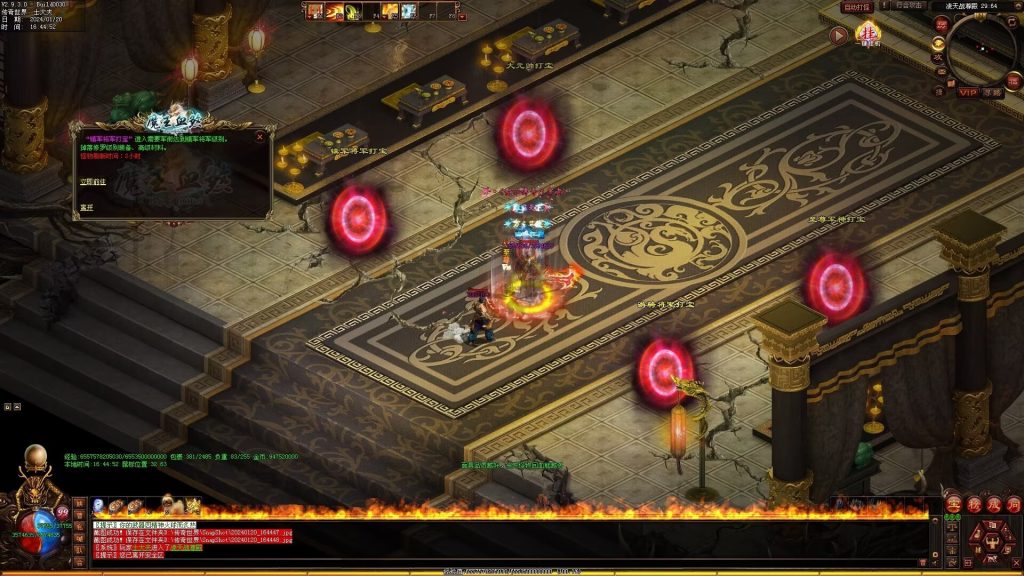
Task: Open the circular minimap
Action: coord(983,48)
